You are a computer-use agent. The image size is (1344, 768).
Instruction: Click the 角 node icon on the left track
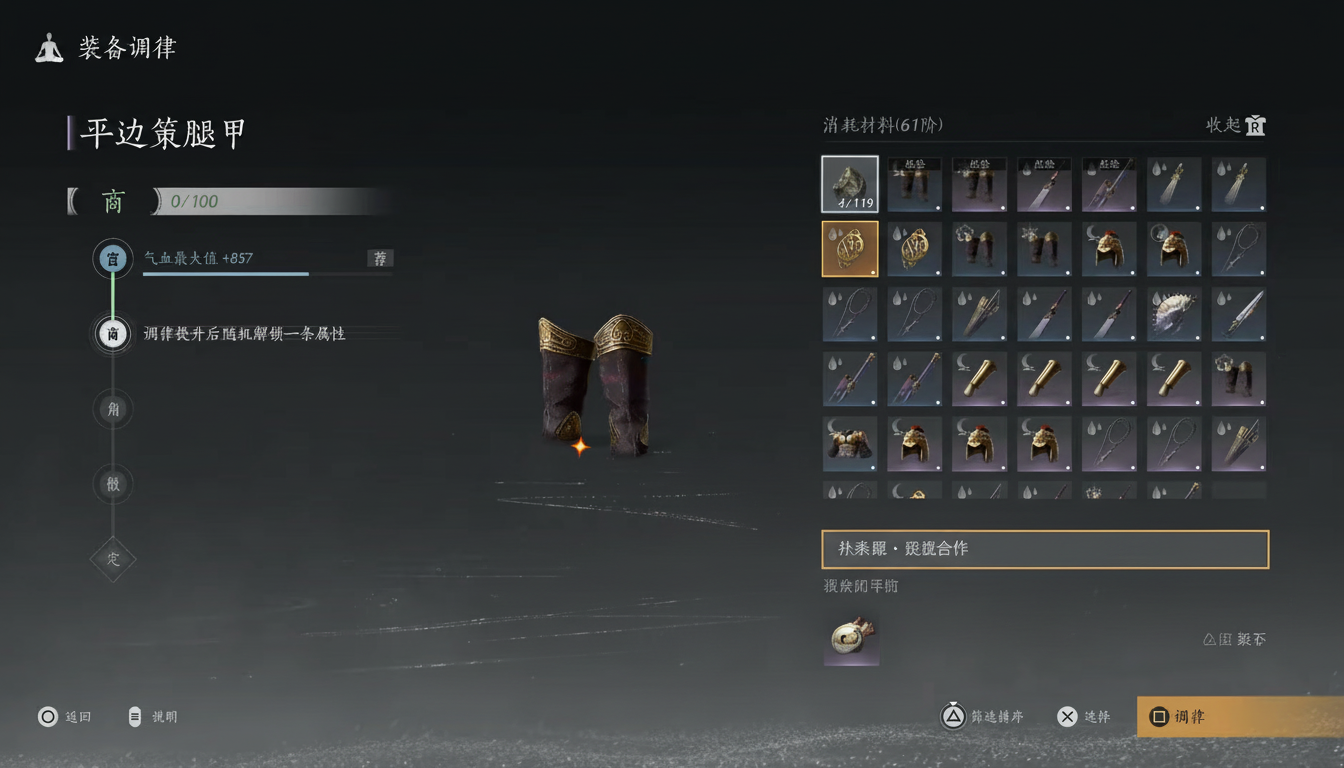(112, 409)
